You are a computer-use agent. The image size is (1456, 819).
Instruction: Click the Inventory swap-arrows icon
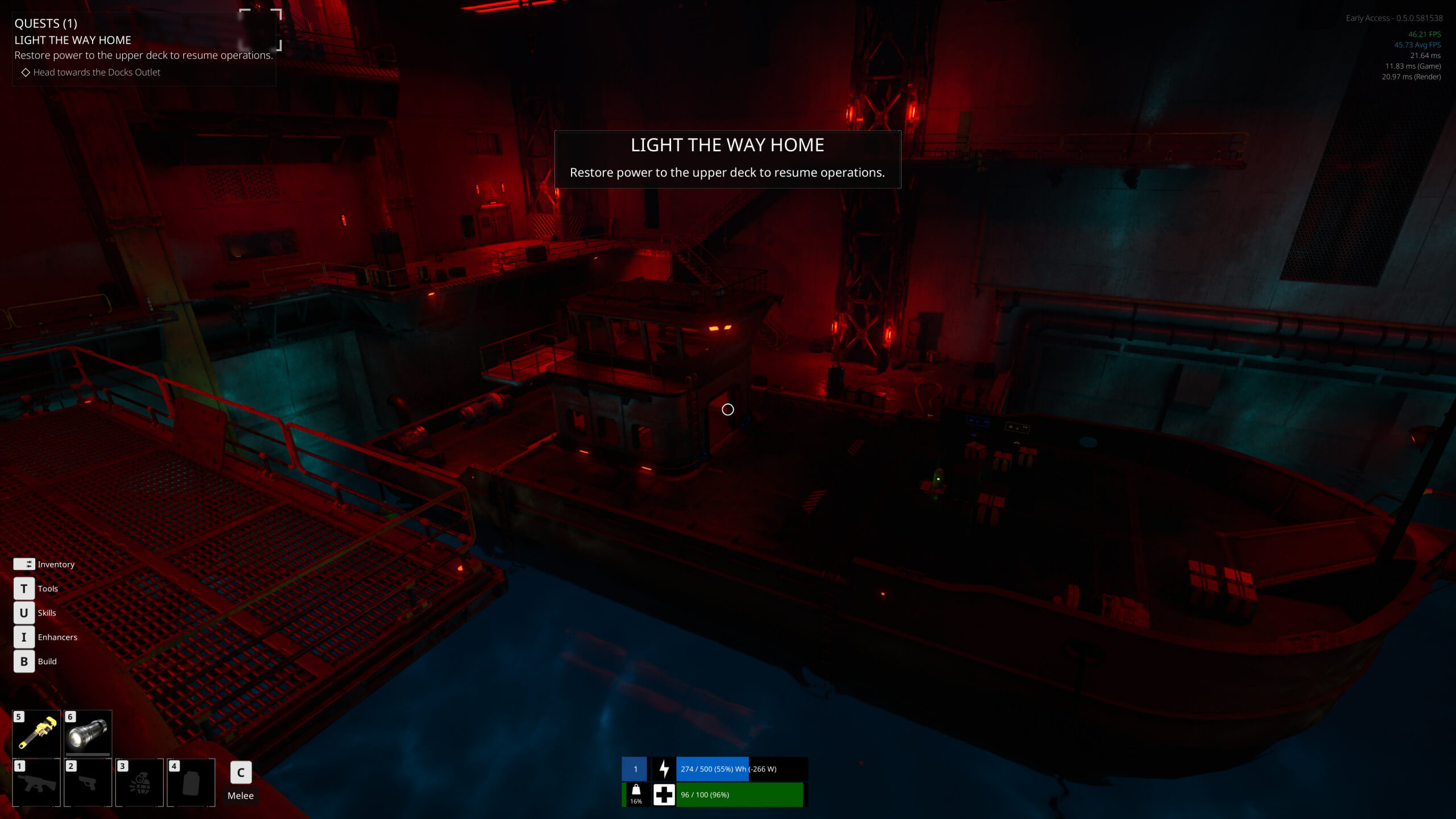pyautogui.click(x=24, y=564)
